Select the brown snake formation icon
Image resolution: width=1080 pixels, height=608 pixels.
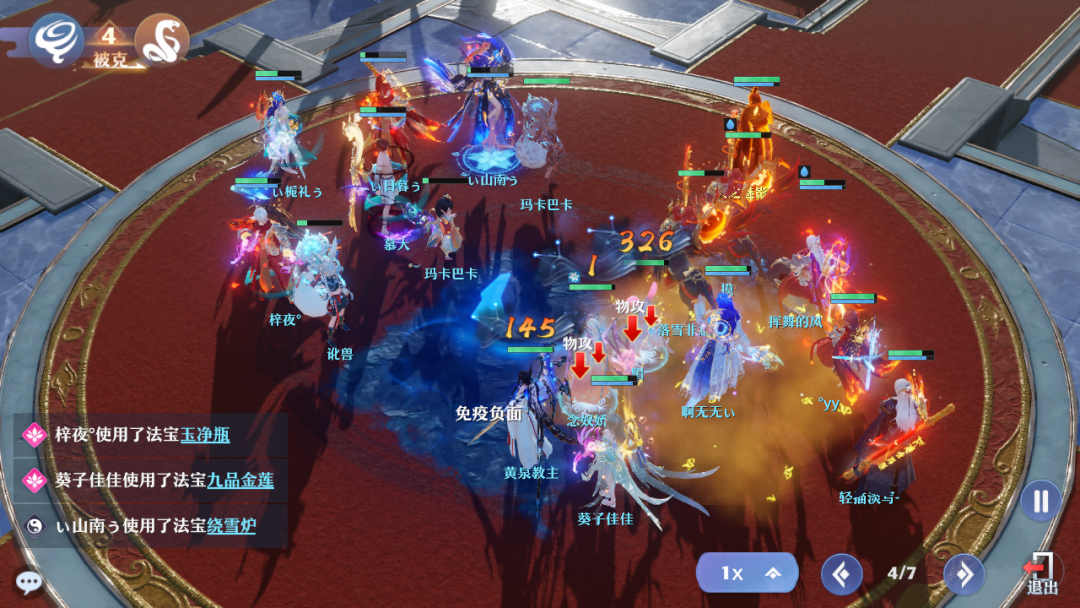(161, 40)
